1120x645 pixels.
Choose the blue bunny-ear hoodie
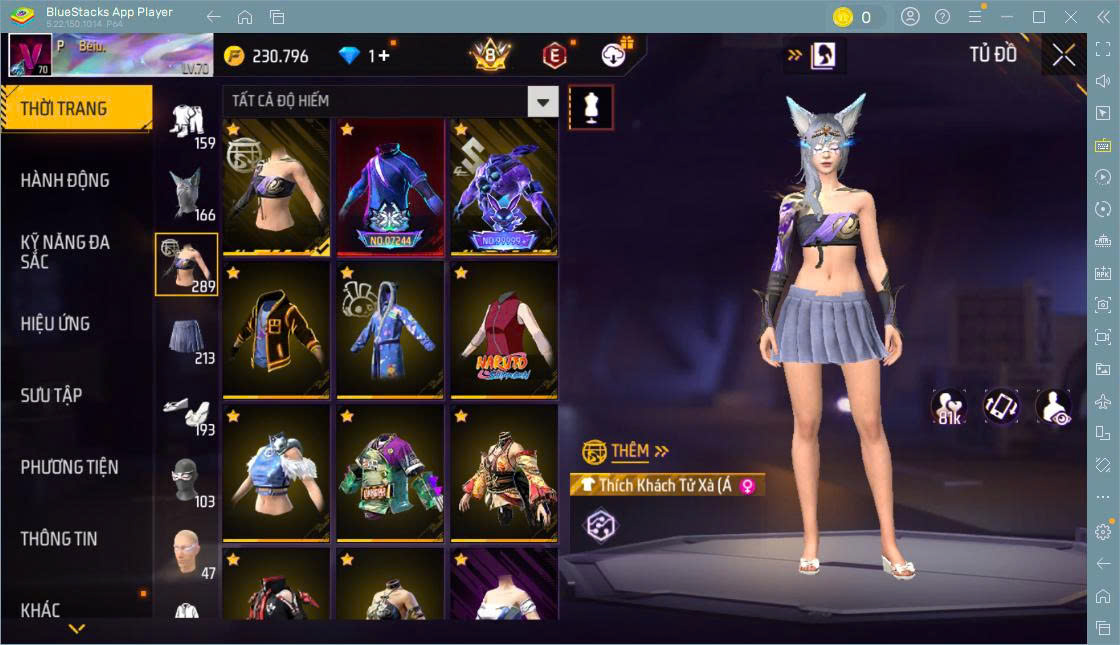click(390, 329)
